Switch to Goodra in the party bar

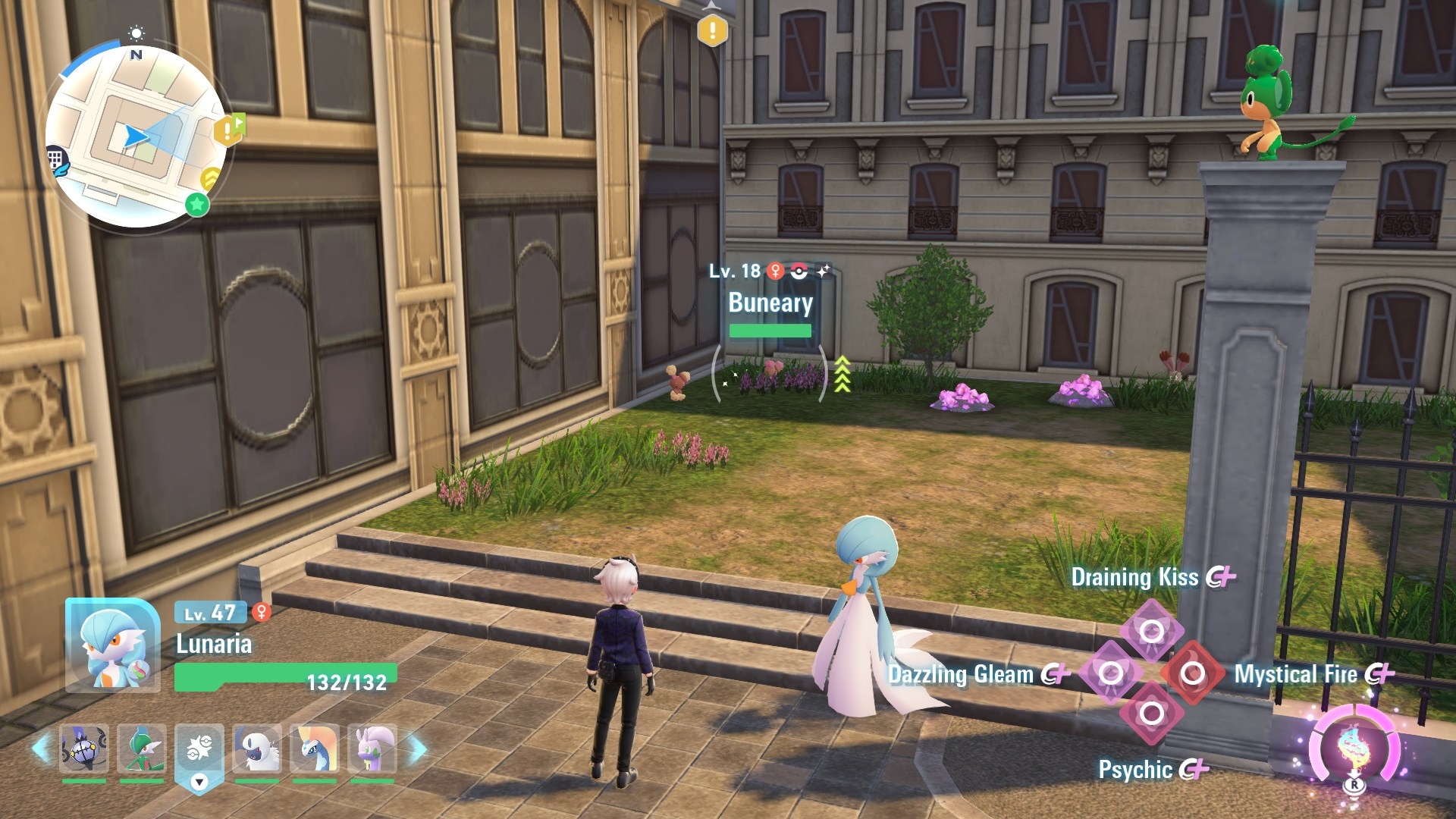click(x=372, y=748)
